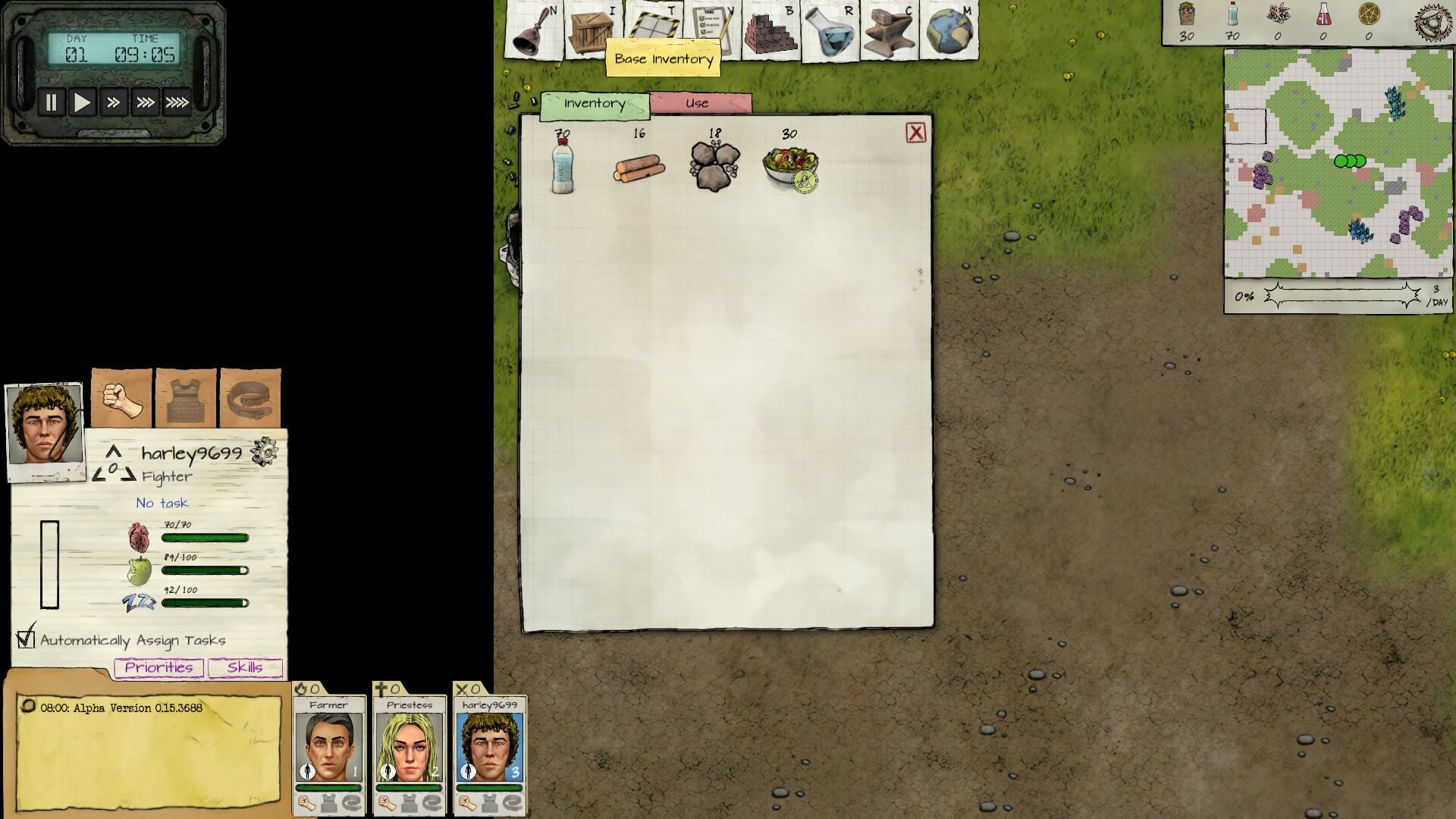Play at normal speed

tap(82, 102)
